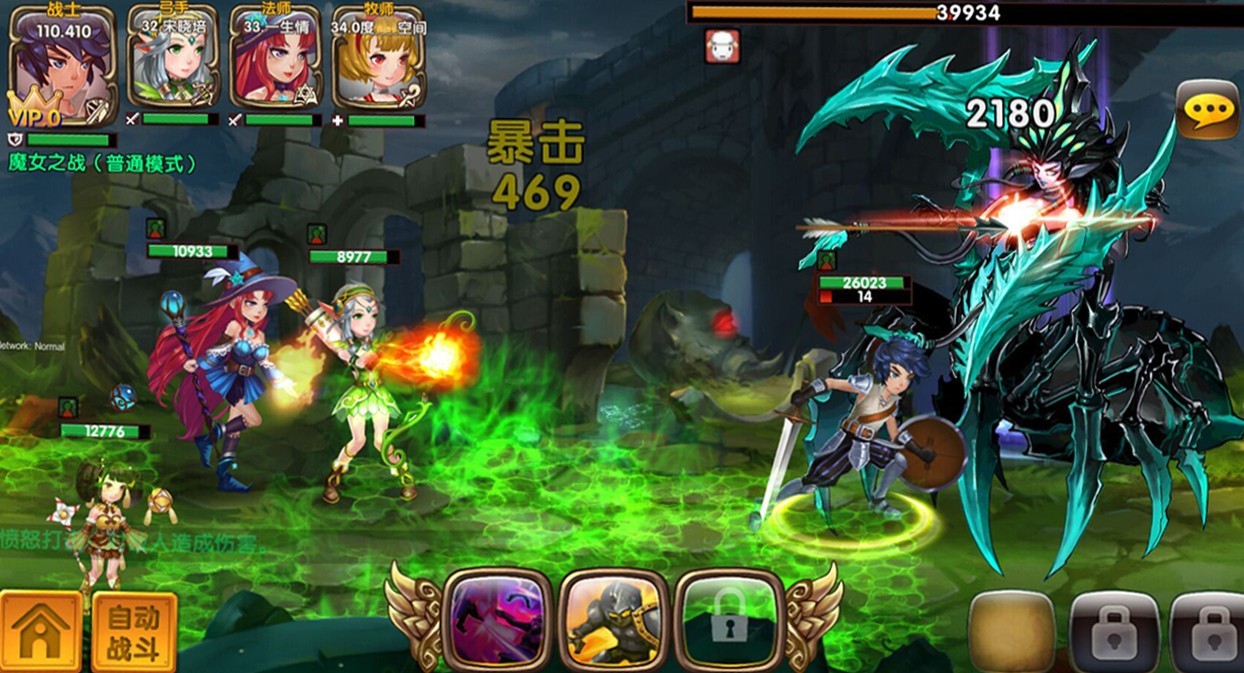Tap the empty golden item slot

1012,632
